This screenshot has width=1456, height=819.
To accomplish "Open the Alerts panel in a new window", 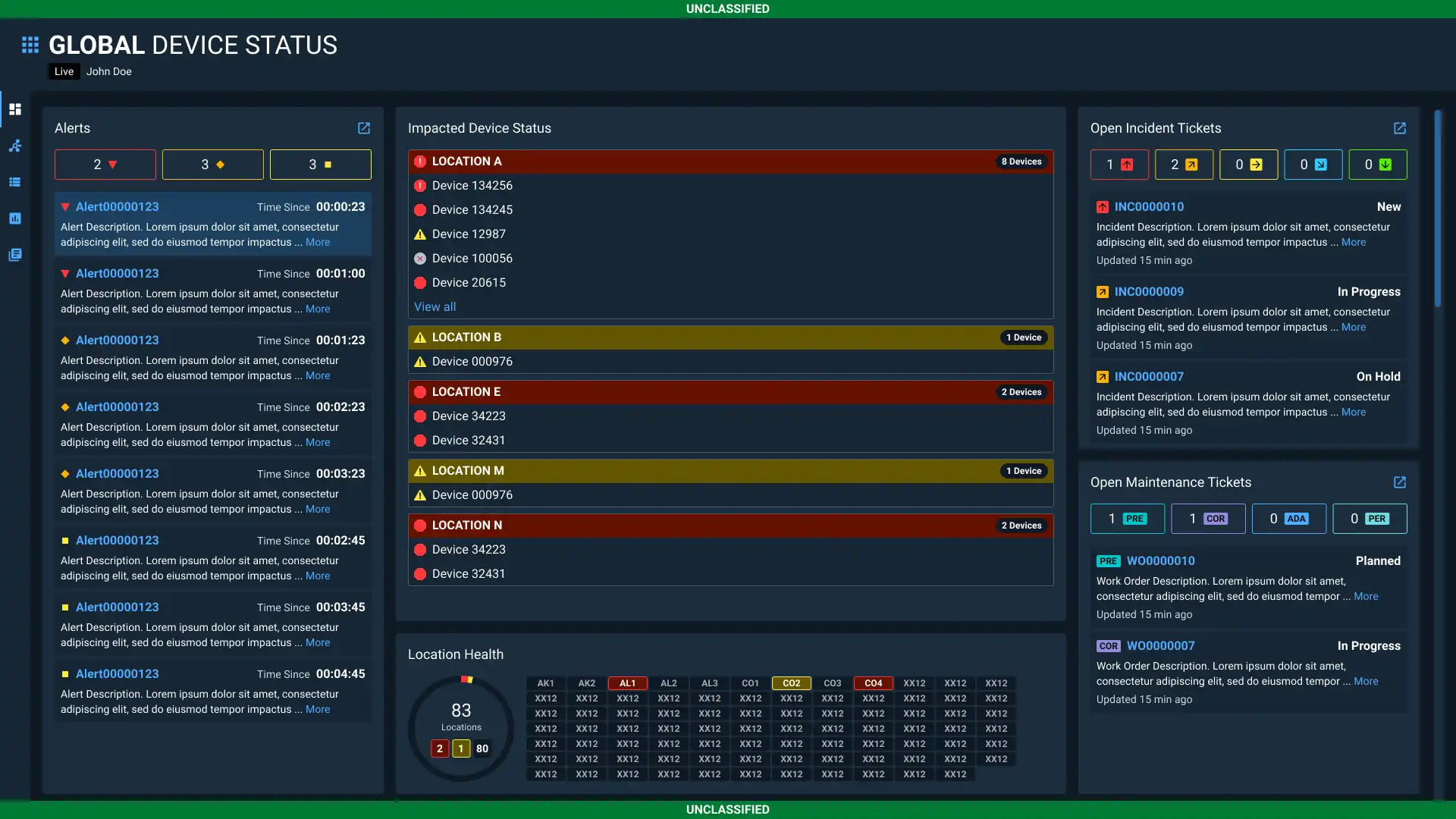I will [365, 127].
